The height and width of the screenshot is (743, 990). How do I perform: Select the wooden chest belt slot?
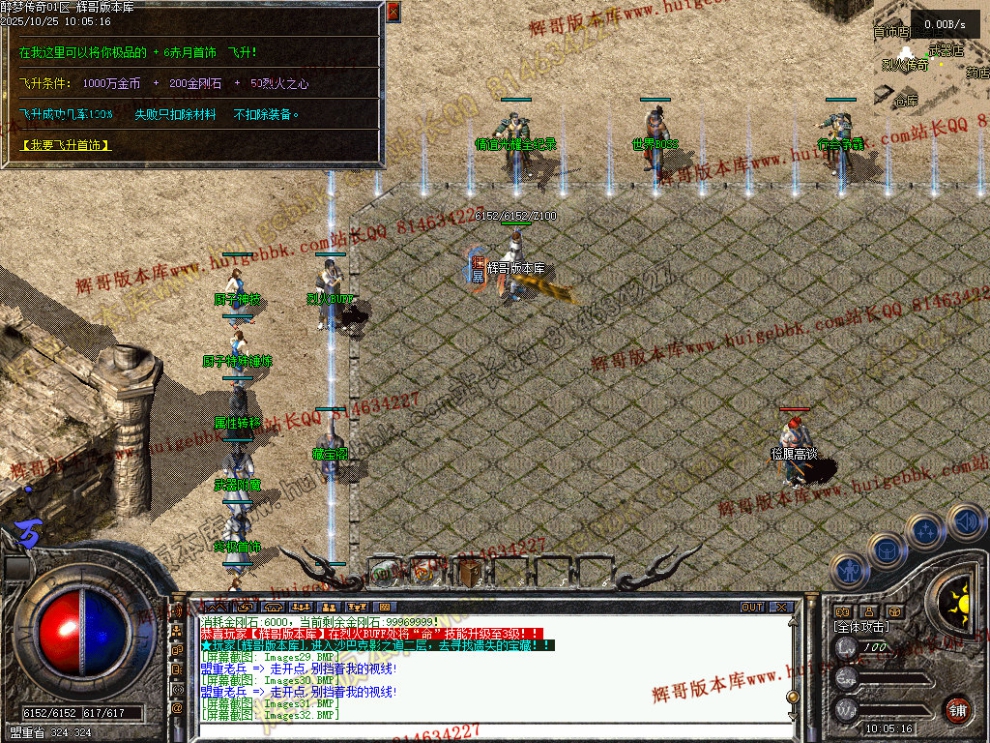[471, 572]
